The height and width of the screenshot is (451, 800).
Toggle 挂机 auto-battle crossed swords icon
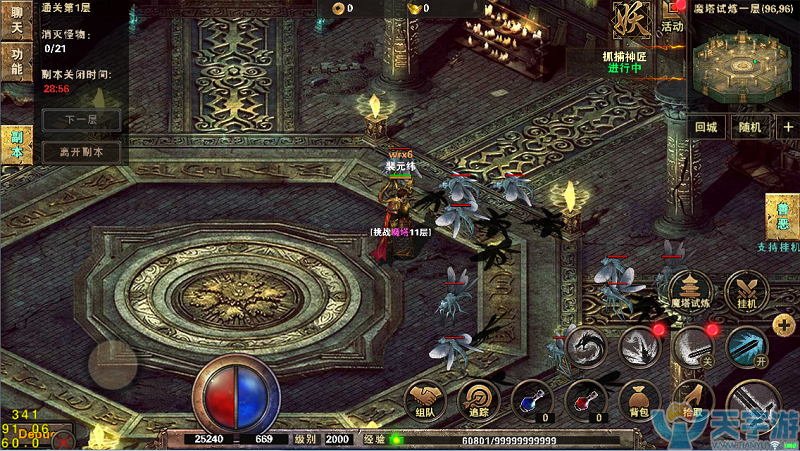(746, 289)
